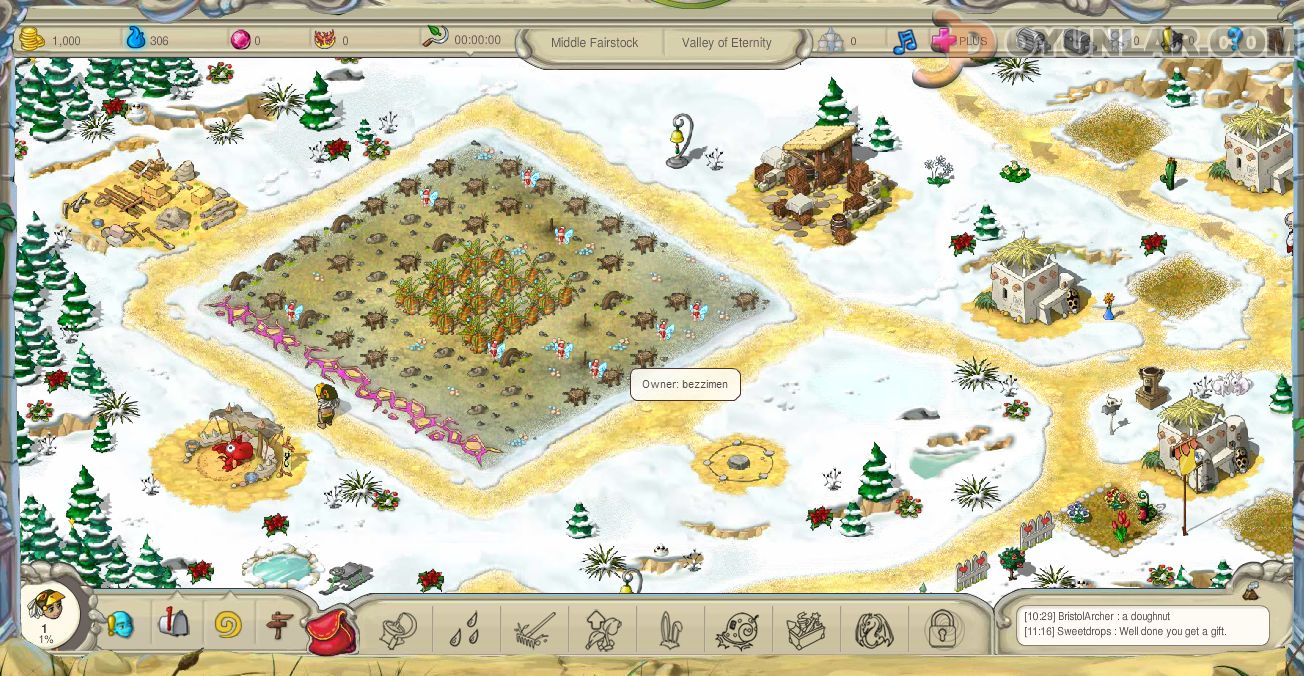Screen dimensions: 1304x676
Task: Open the toolbox icon
Action: coord(806,631)
